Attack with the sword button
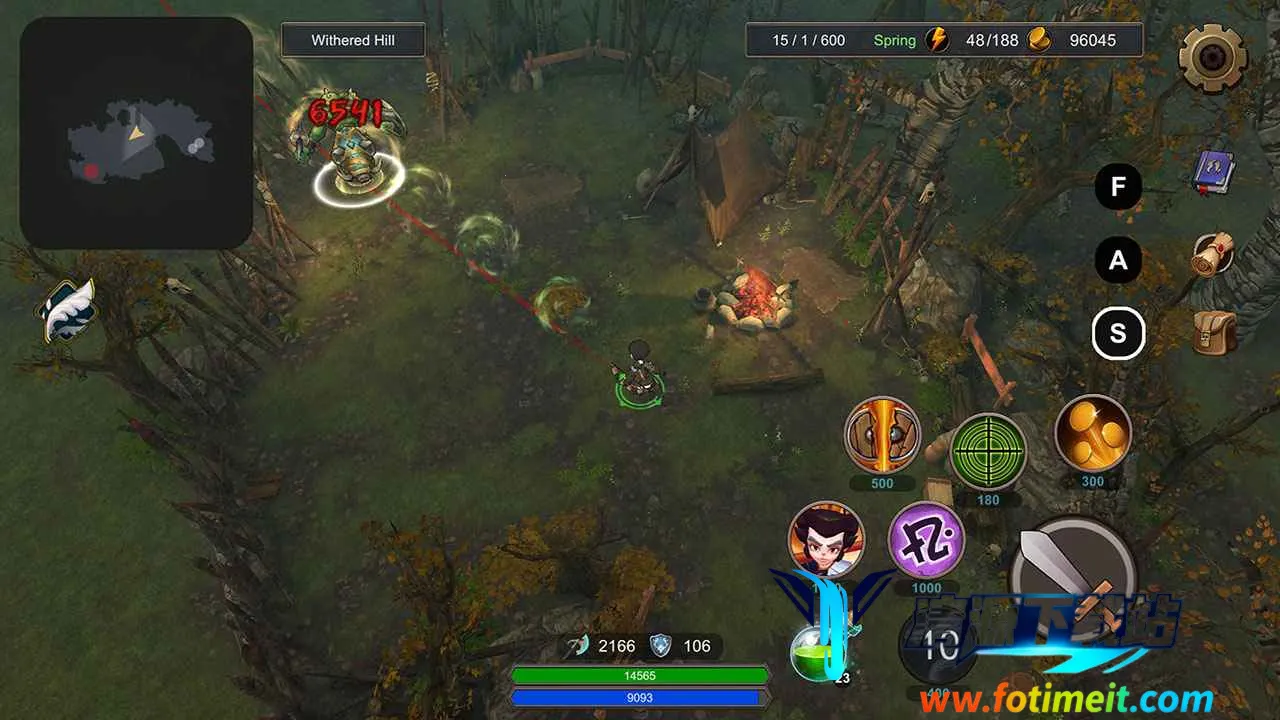The width and height of the screenshot is (1280, 720). pyautogui.click(x=1072, y=574)
